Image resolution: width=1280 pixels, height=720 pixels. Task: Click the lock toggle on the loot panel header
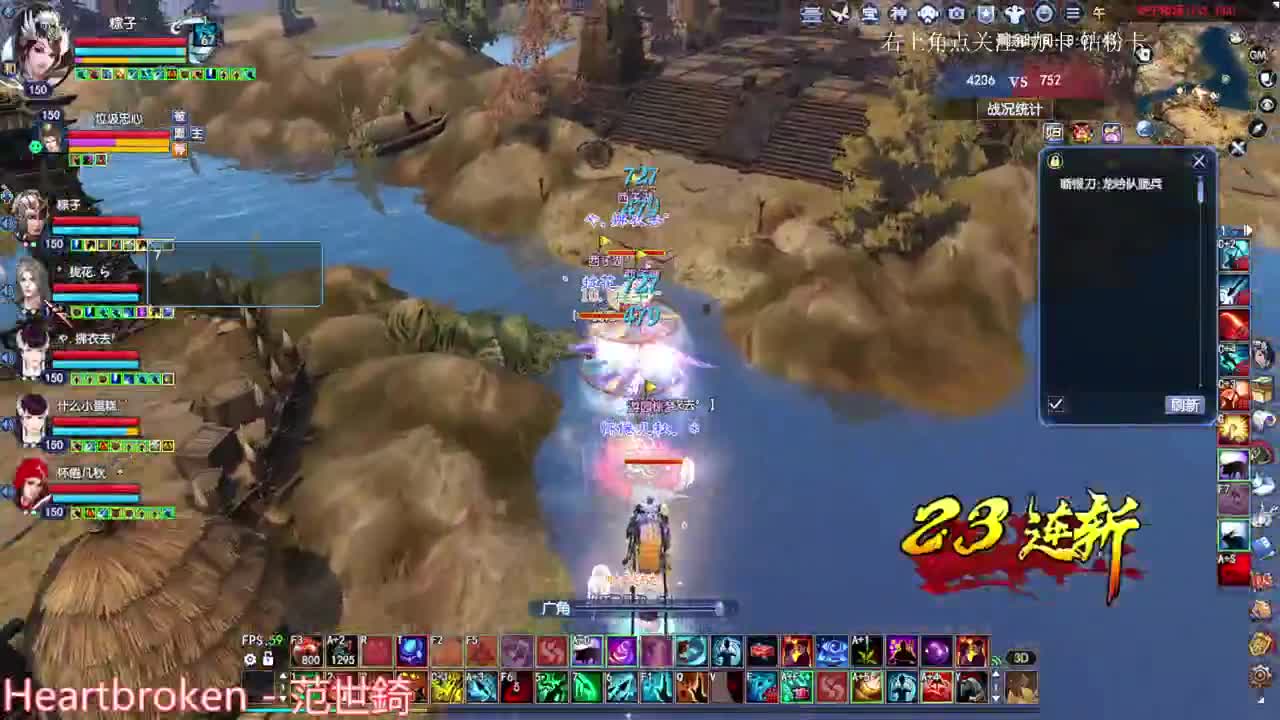(x=1058, y=161)
